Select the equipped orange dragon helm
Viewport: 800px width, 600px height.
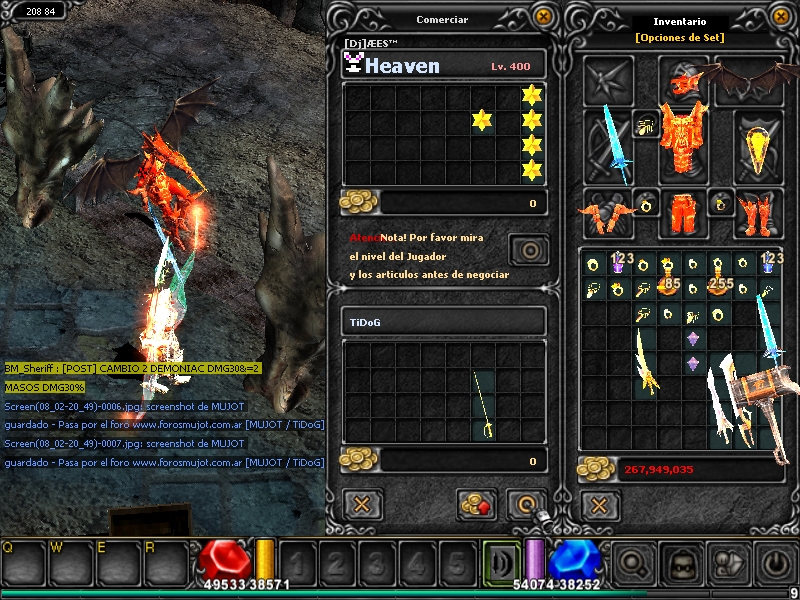click(x=683, y=77)
